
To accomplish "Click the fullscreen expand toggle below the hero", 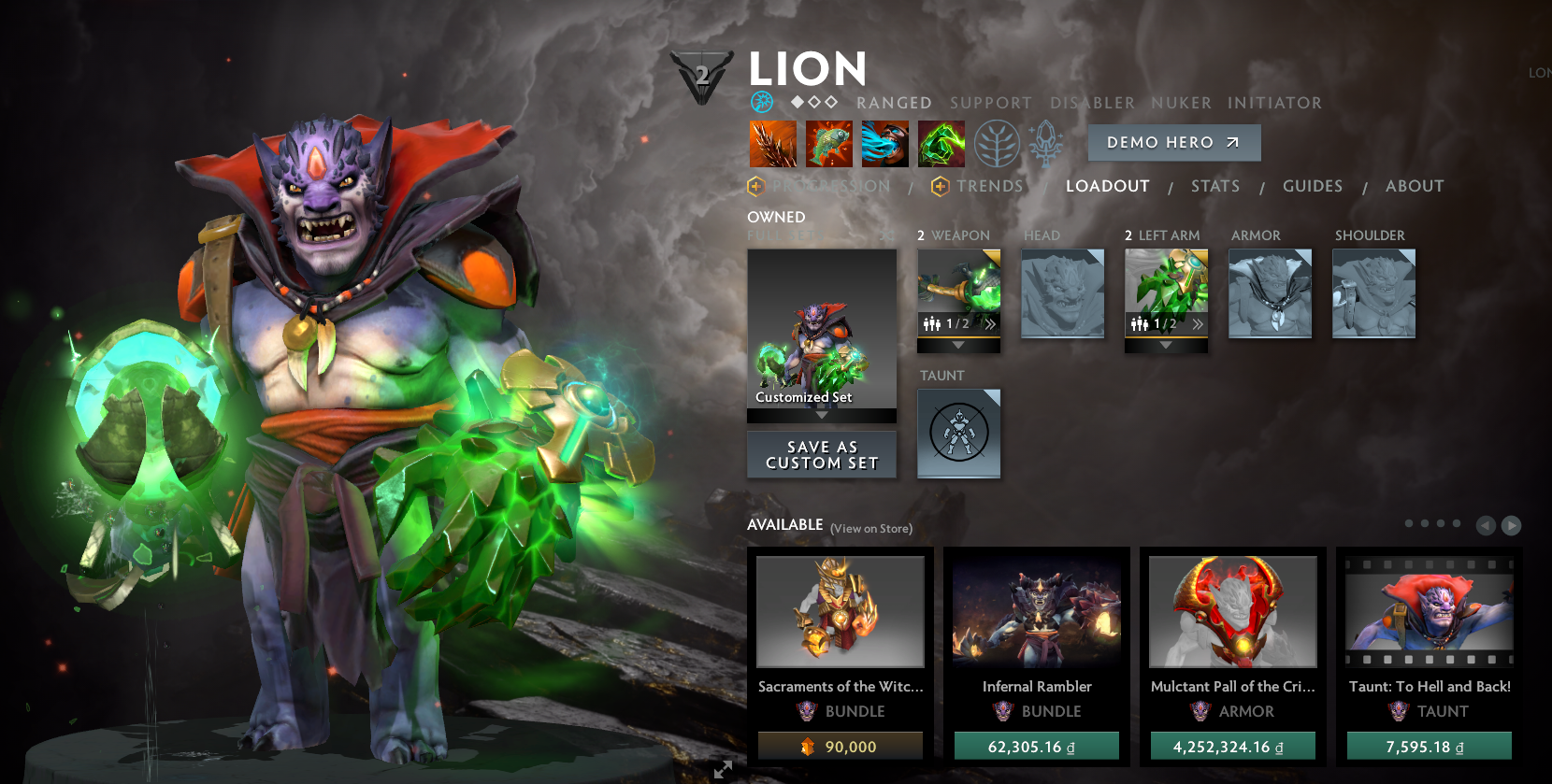I will coord(721,770).
